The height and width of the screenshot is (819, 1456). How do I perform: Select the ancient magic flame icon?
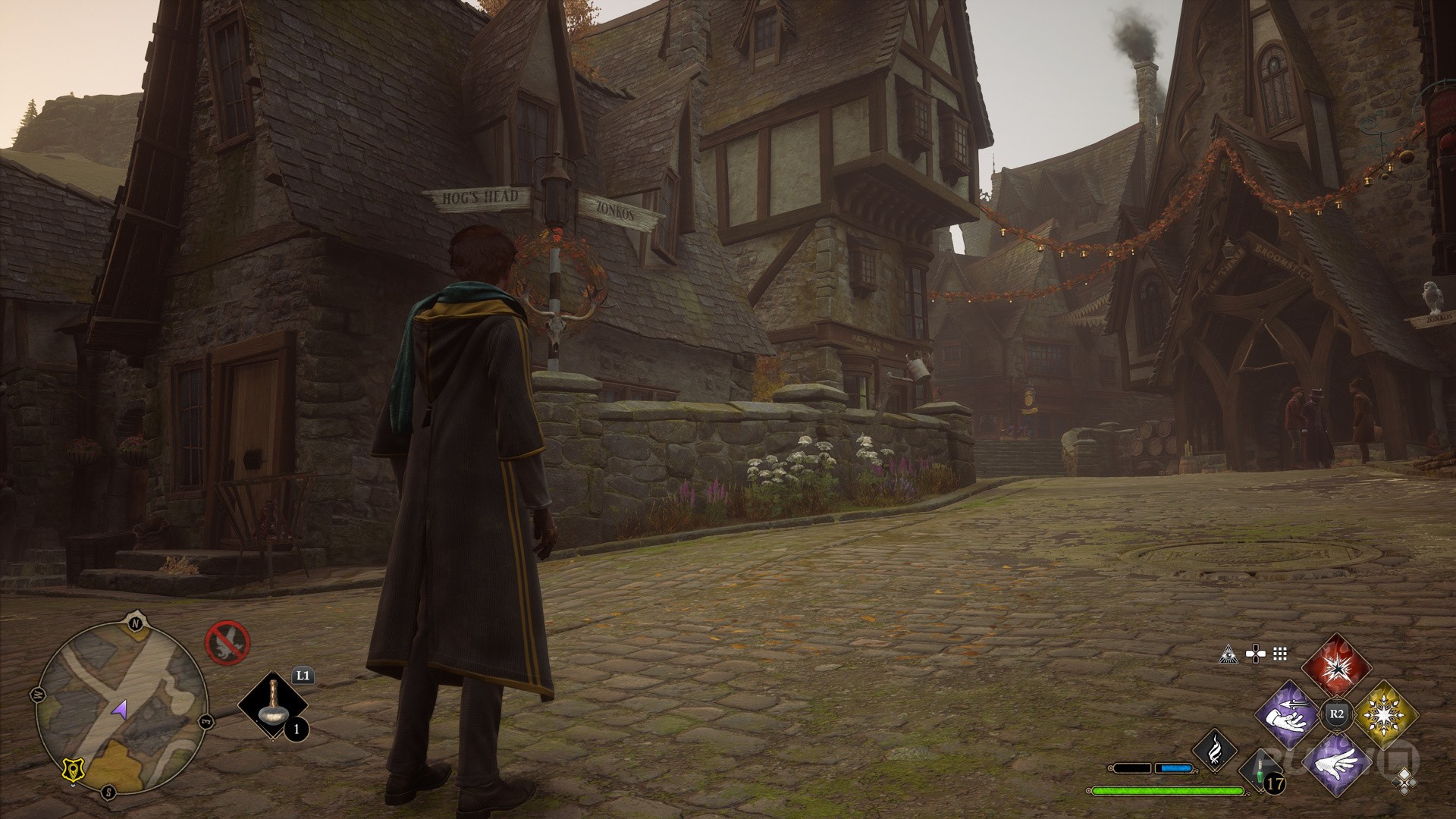click(x=1215, y=751)
